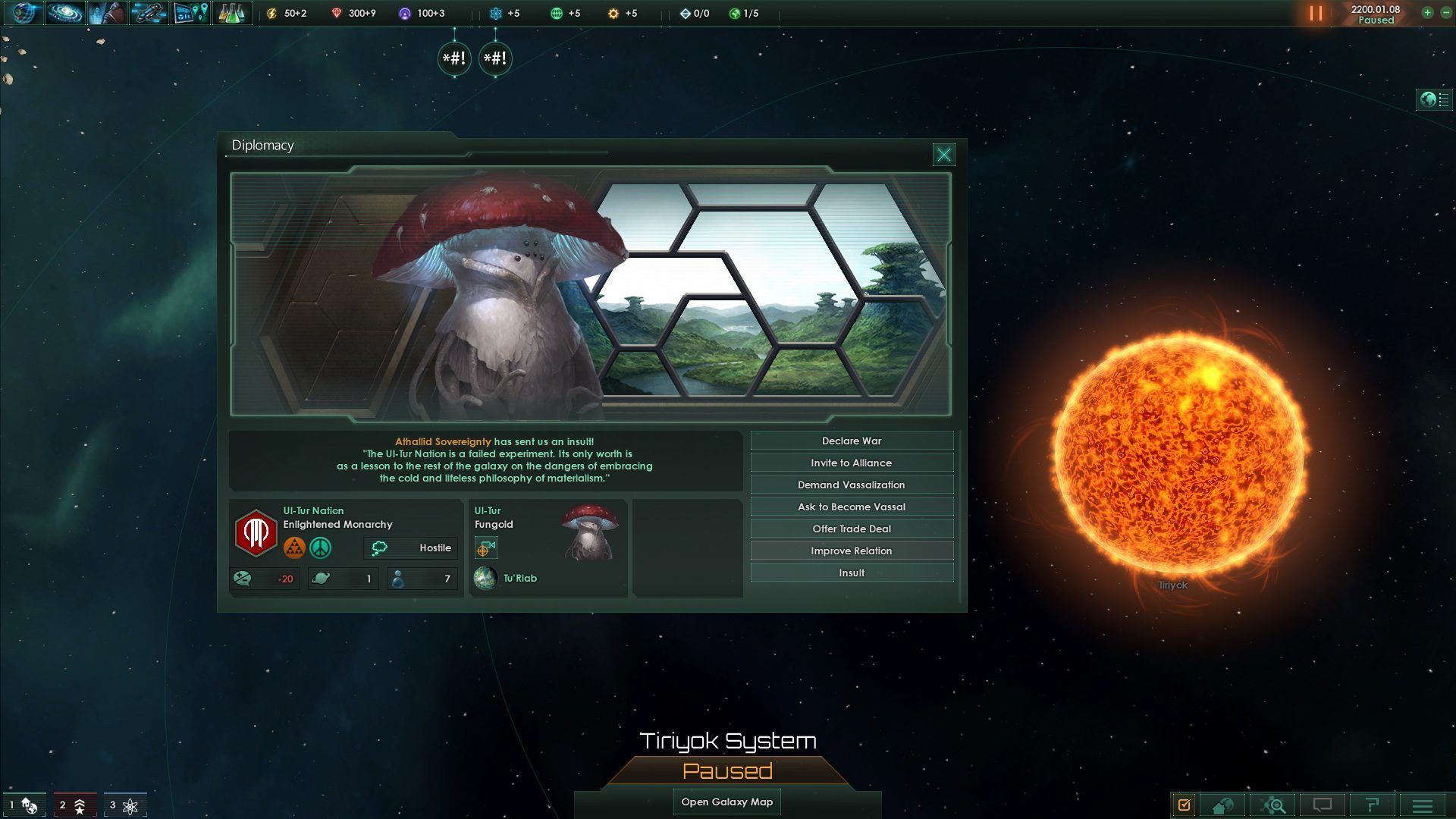Viewport: 1456px width, 819px height.
Task: Unpause the game with the pause button
Action: tap(1316, 14)
